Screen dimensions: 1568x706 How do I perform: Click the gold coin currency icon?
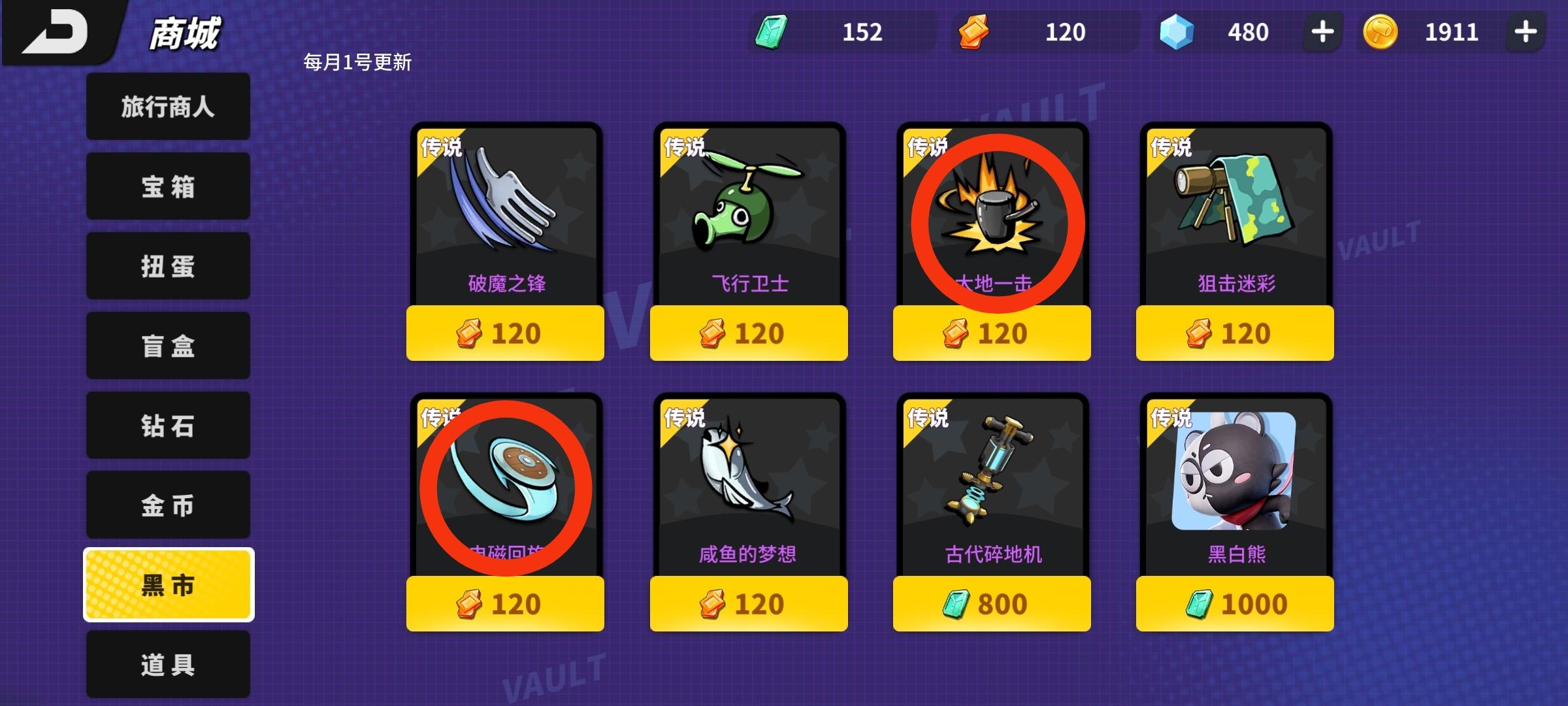tap(1379, 31)
